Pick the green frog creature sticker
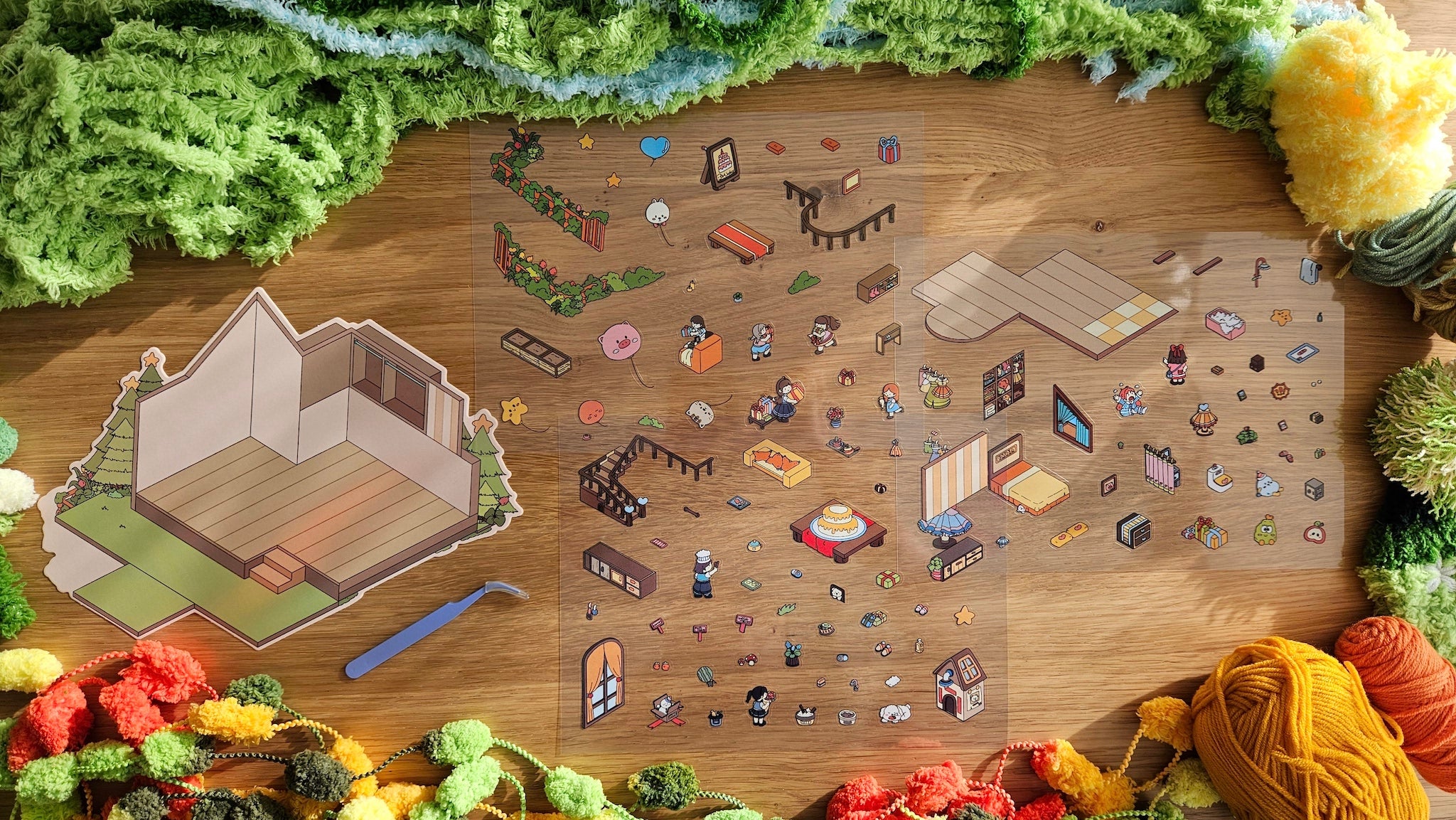Image resolution: width=1456 pixels, height=820 pixels. point(1265,531)
